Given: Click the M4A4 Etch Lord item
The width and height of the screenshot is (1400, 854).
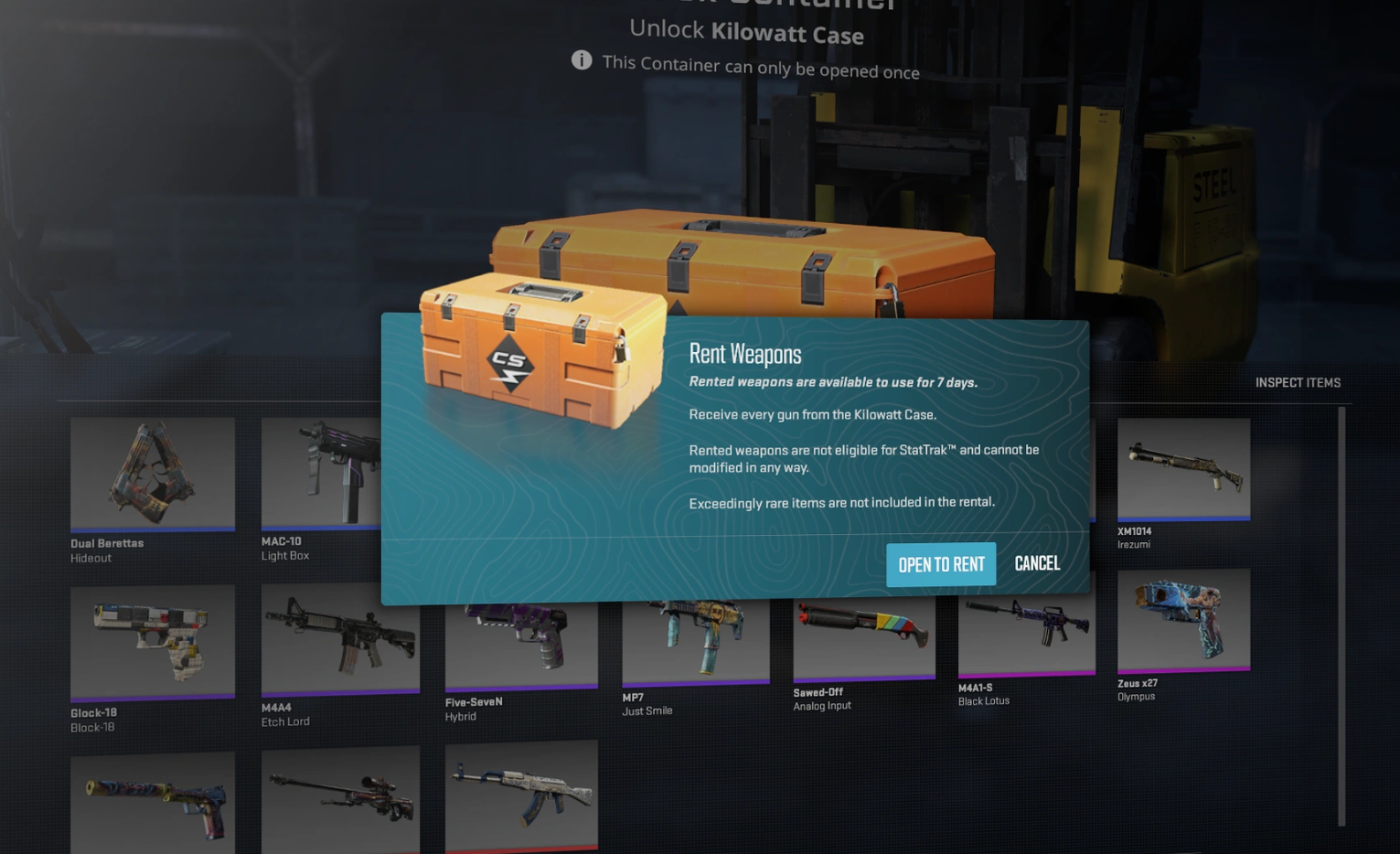Looking at the screenshot, I should [x=340, y=639].
